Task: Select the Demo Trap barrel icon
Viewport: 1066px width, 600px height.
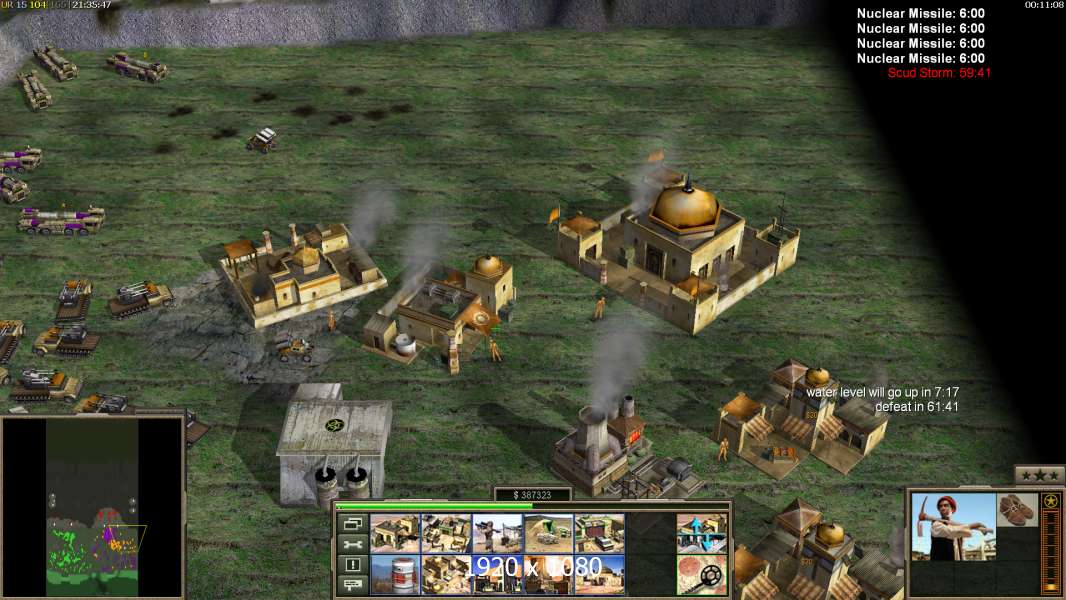Action: tap(394, 575)
